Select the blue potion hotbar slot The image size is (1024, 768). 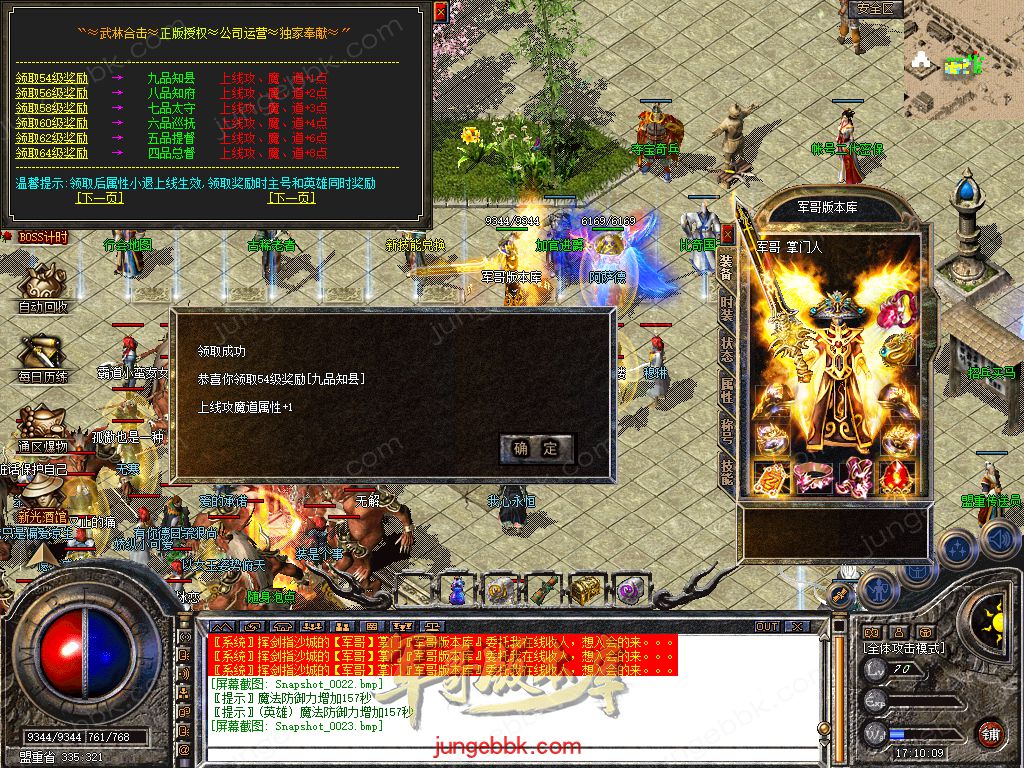coord(457,591)
